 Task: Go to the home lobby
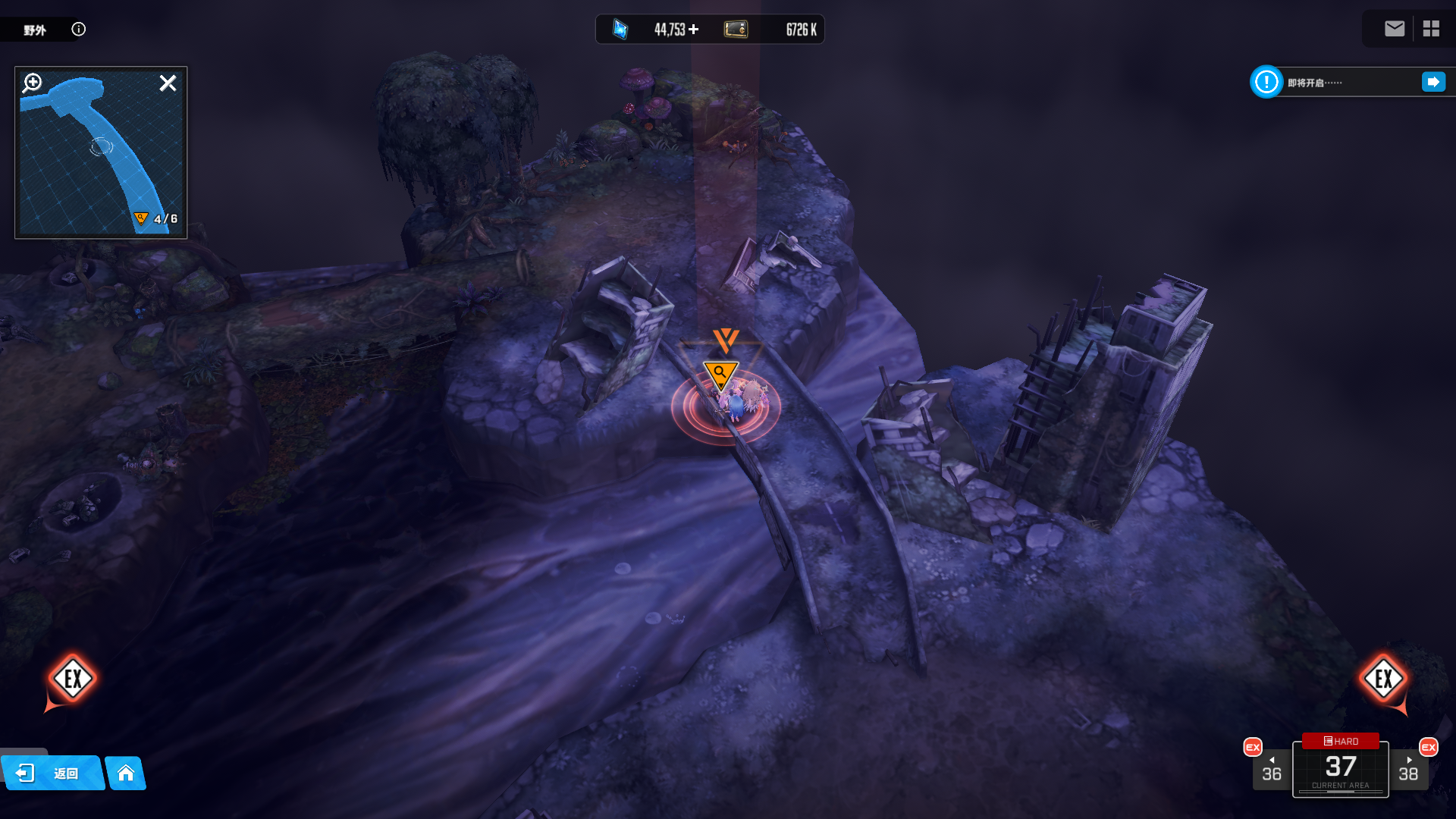pyautogui.click(x=126, y=773)
